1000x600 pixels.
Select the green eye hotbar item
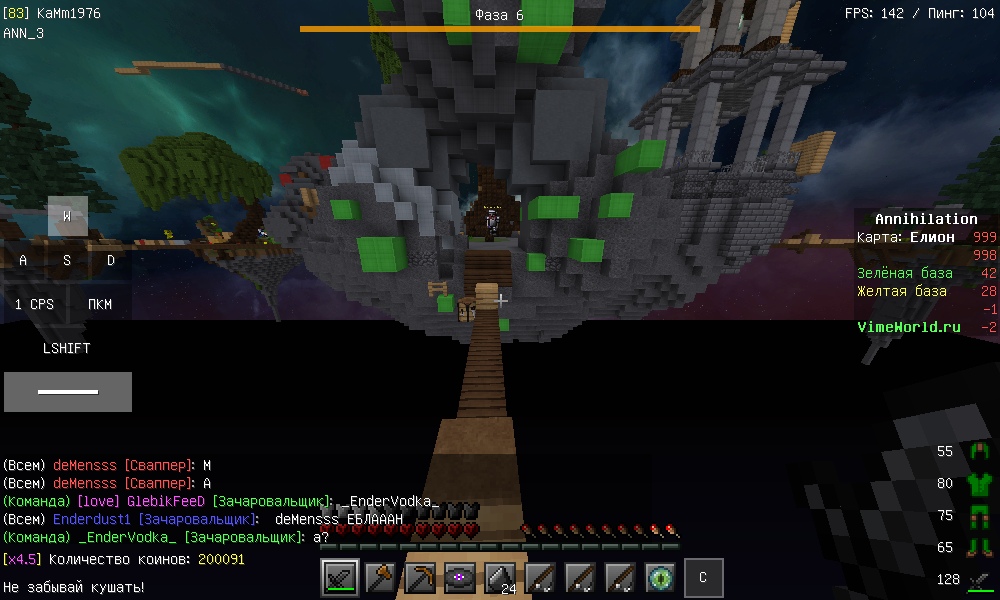pos(660,577)
